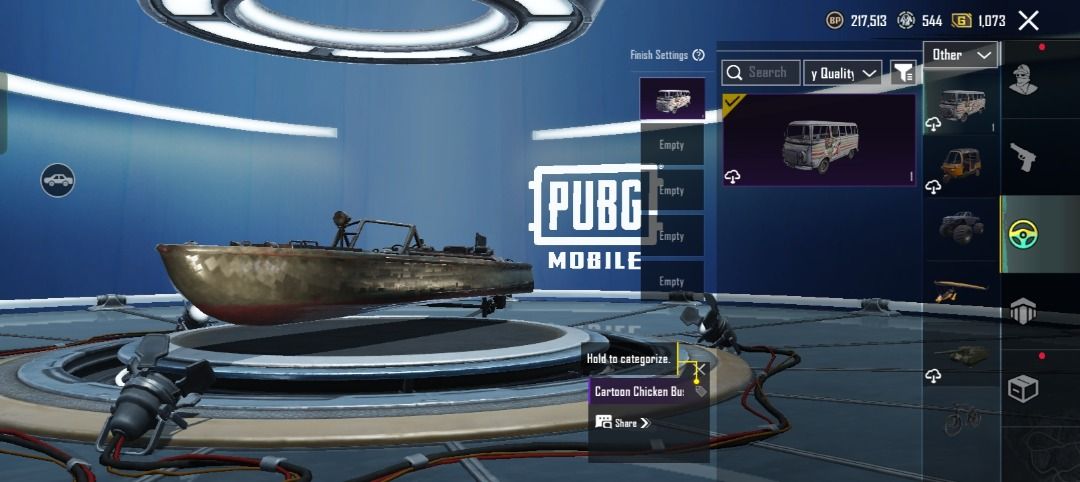Switch to the pistol weapons tab

point(1023,155)
